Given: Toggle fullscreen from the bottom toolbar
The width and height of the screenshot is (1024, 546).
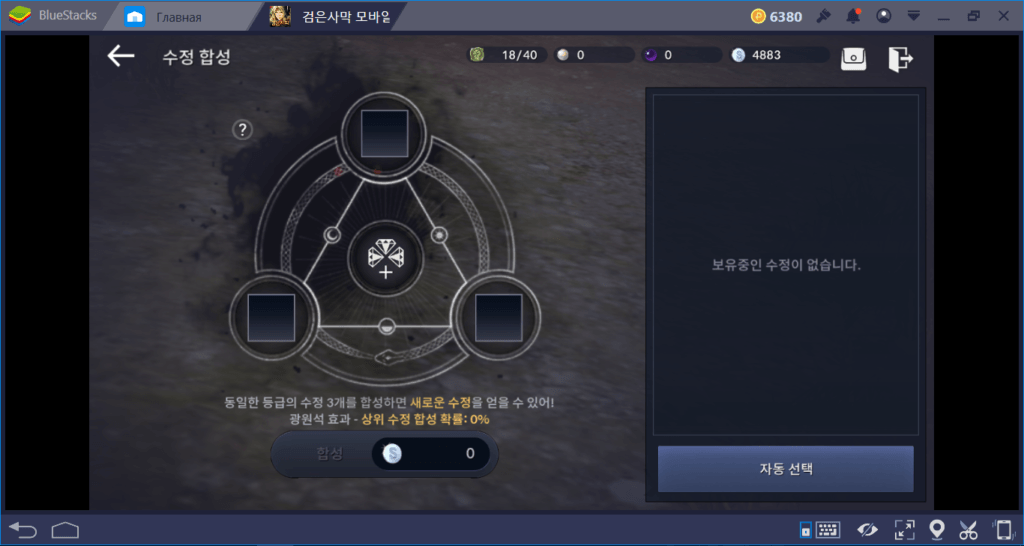Looking at the screenshot, I should pyautogui.click(x=904, y=529).
